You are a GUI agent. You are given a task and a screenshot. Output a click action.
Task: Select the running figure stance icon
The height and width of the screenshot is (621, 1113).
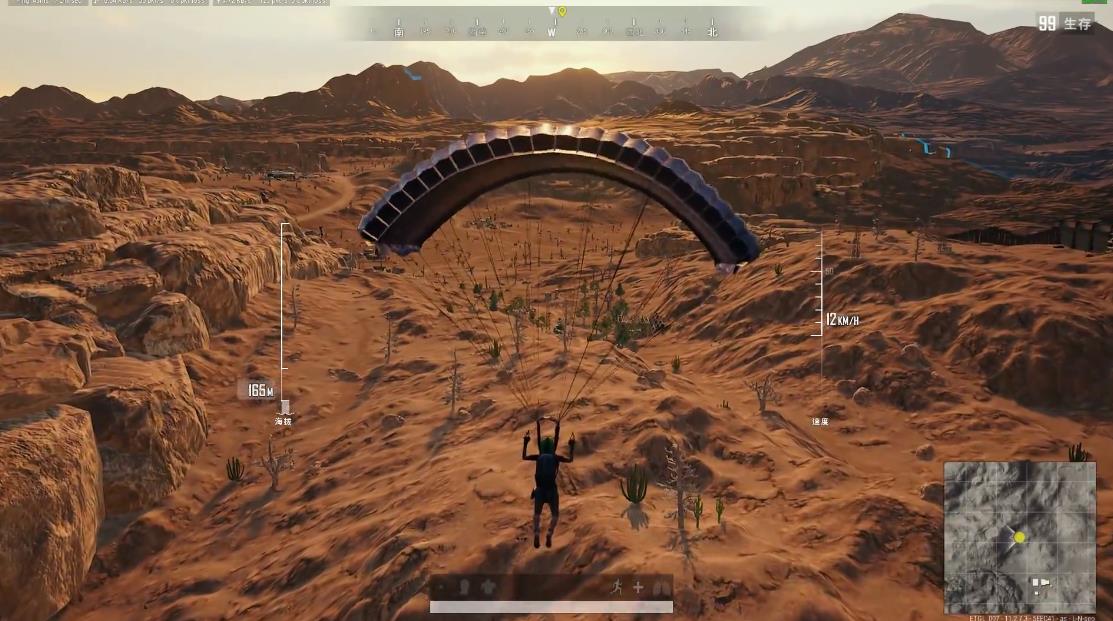pyautogui.click(x=617, y=587)
